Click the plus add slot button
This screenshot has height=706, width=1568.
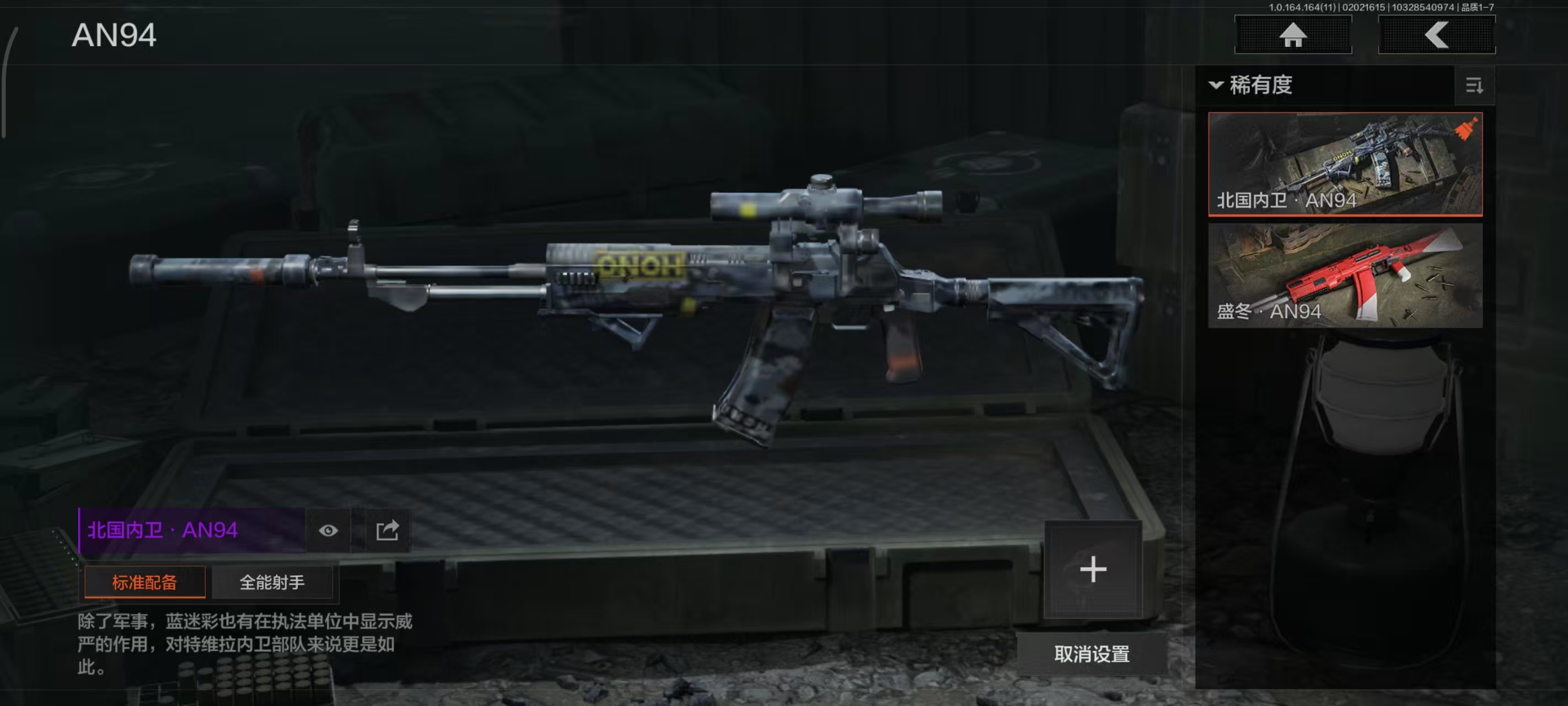(x=1093, y=570)
